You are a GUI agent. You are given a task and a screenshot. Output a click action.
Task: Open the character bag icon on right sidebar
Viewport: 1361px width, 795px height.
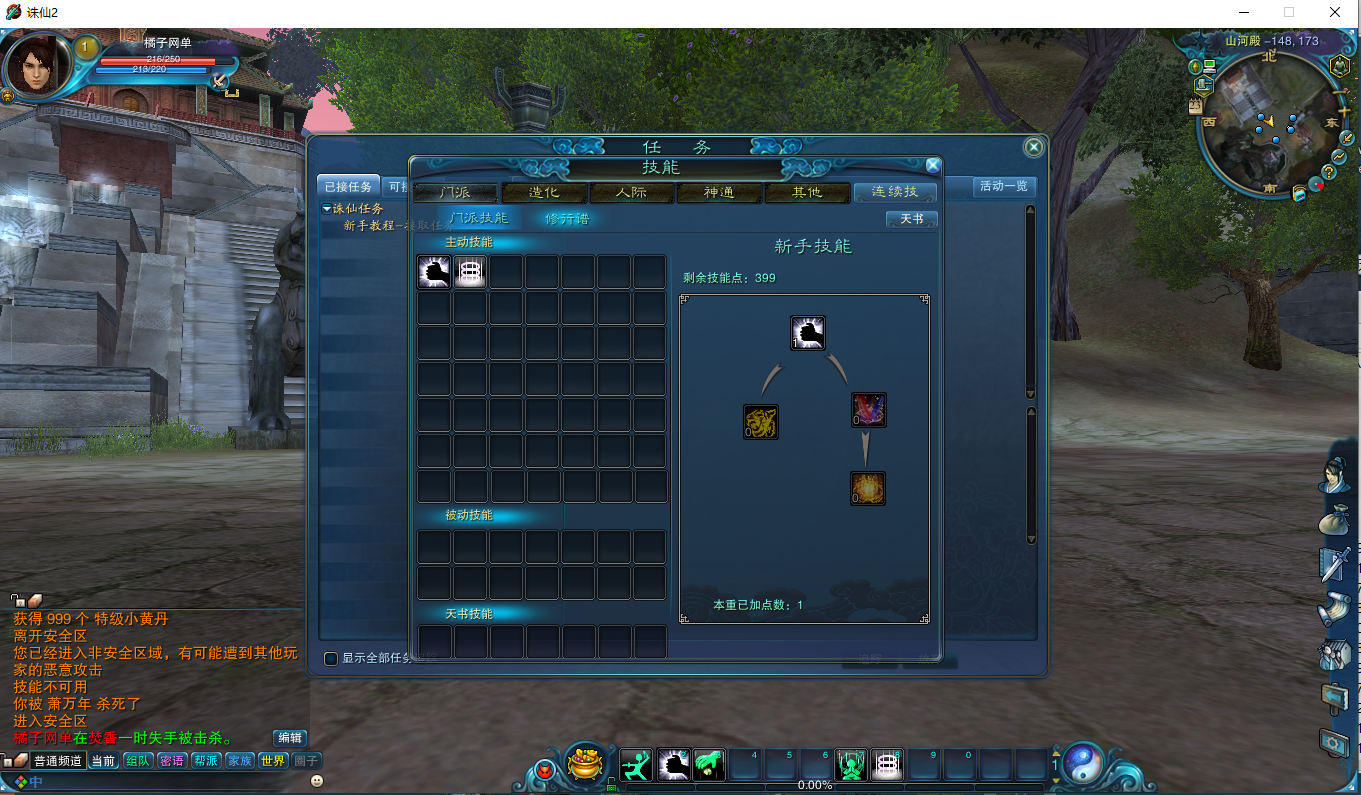[1336, 518]
